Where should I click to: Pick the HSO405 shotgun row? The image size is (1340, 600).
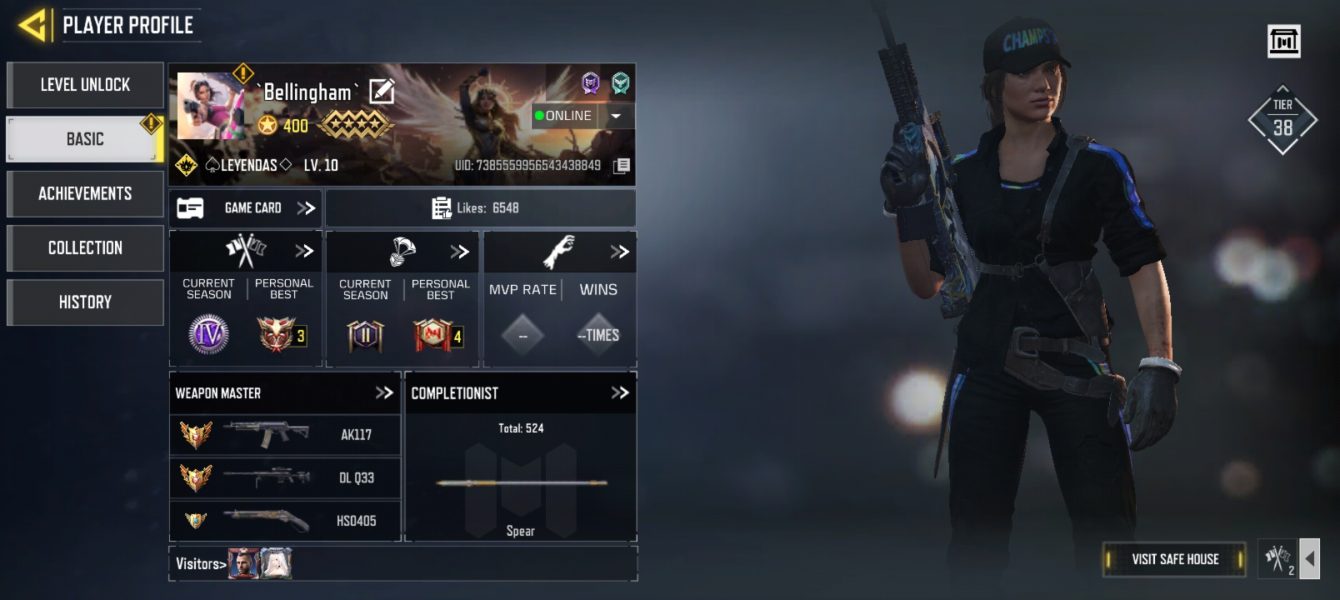coord(285,521)
